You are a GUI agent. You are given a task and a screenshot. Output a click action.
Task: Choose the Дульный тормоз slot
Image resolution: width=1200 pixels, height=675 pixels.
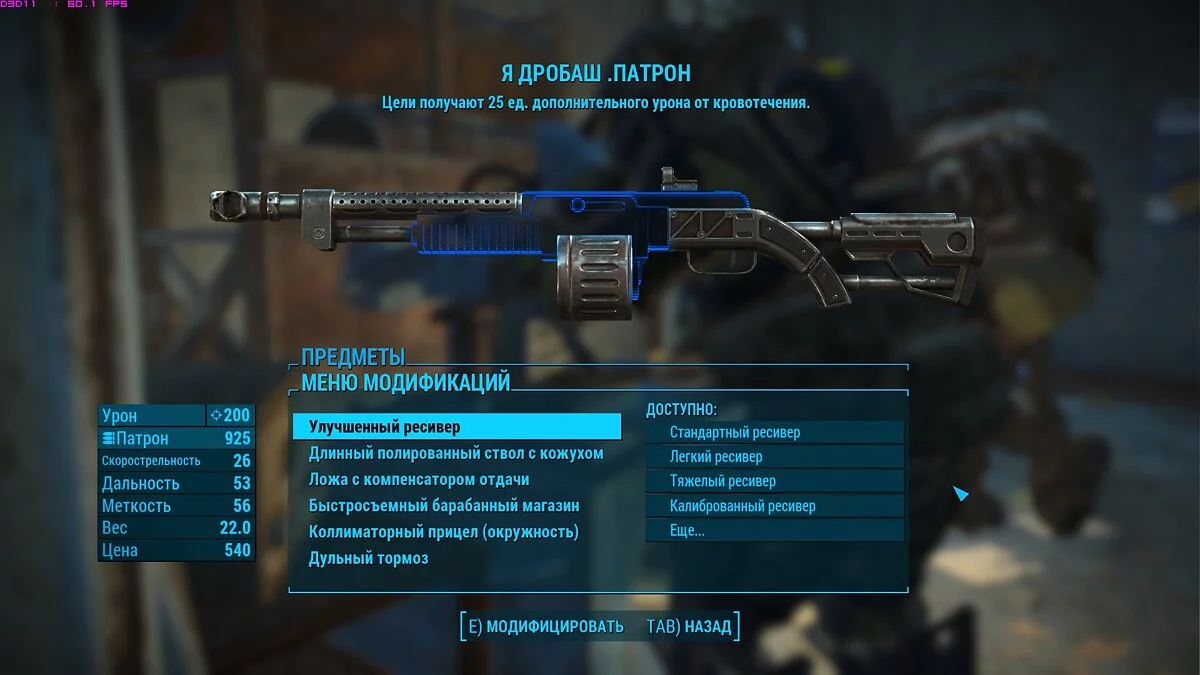pyautogui.click(x=369, y=558)
